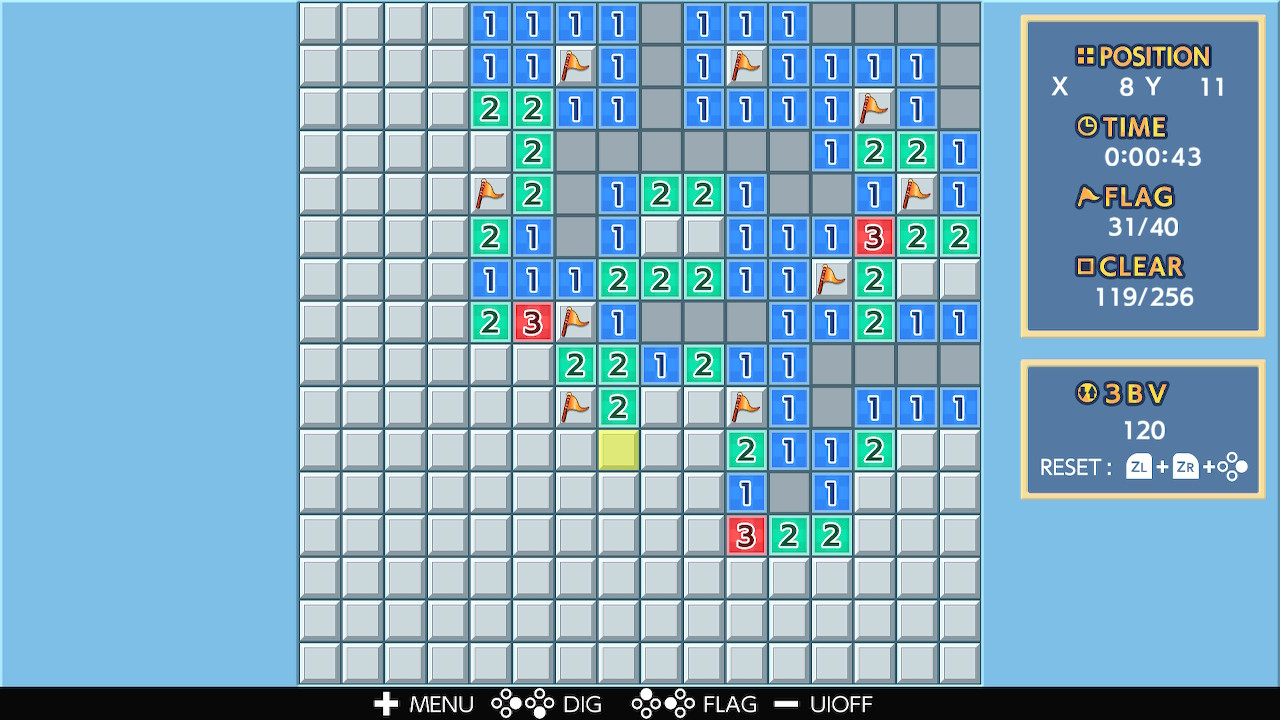Open the game MENU from the bottom bar
1280x720 pixels.
[440, 704]
